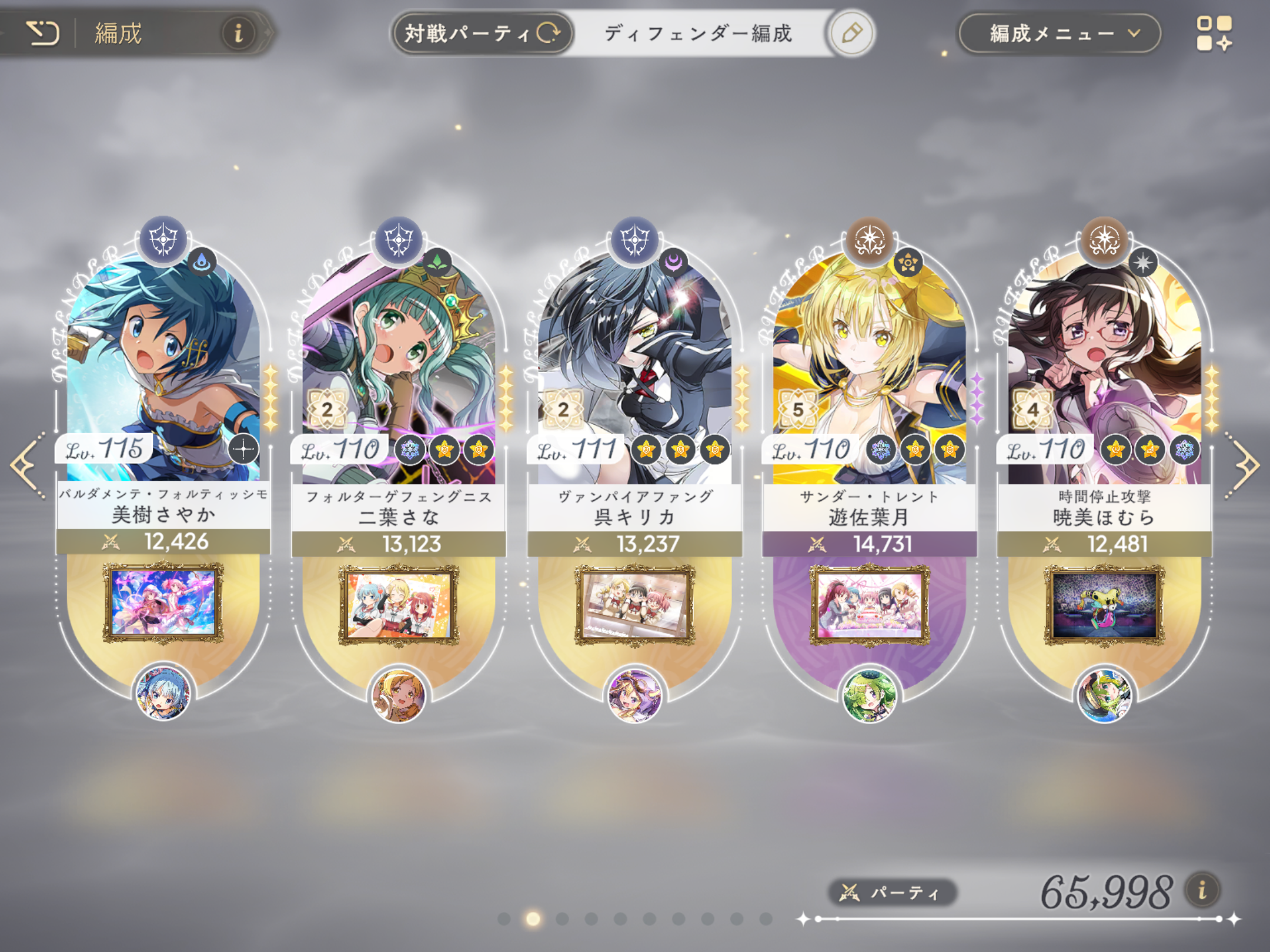Open 呉キリカ's framed memory portrait
The height and width of the screenshot is (952, 1270).
pos(634,605)
